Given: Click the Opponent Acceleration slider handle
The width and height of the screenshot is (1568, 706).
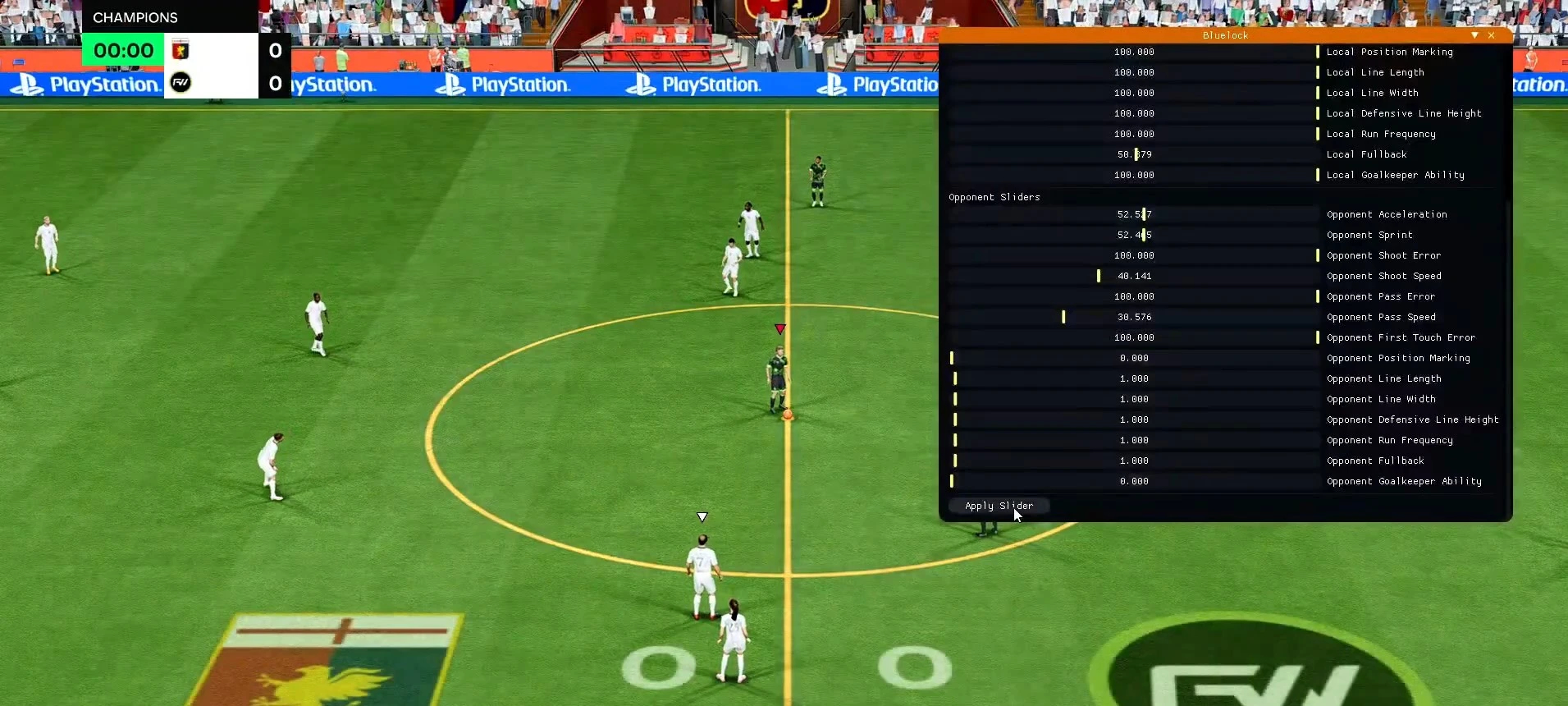Looking at the screenshot, I should [x=1142, y=214].
